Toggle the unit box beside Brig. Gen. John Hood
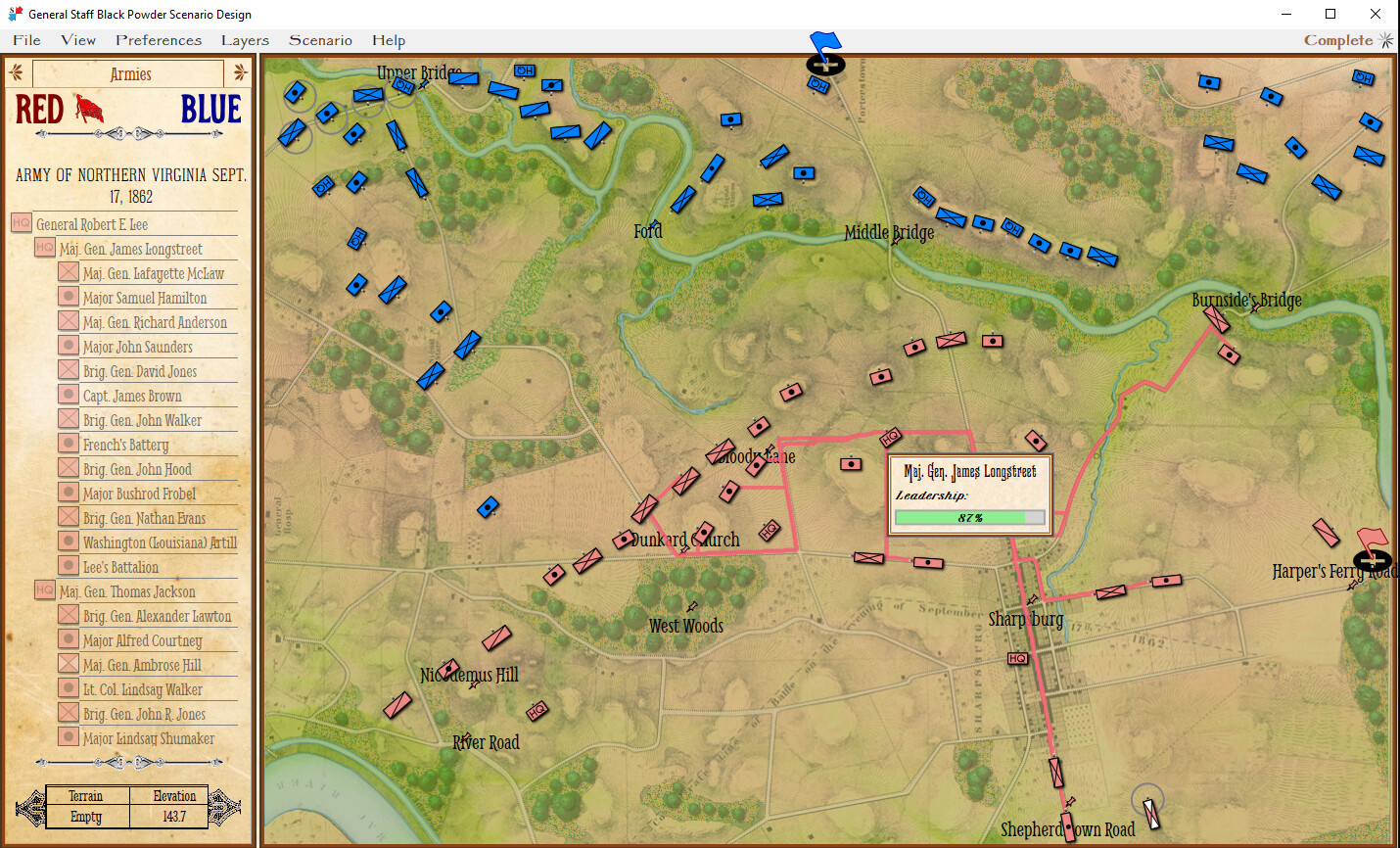This screenshot has height=848, width=1400. click(x=67, y=469)
